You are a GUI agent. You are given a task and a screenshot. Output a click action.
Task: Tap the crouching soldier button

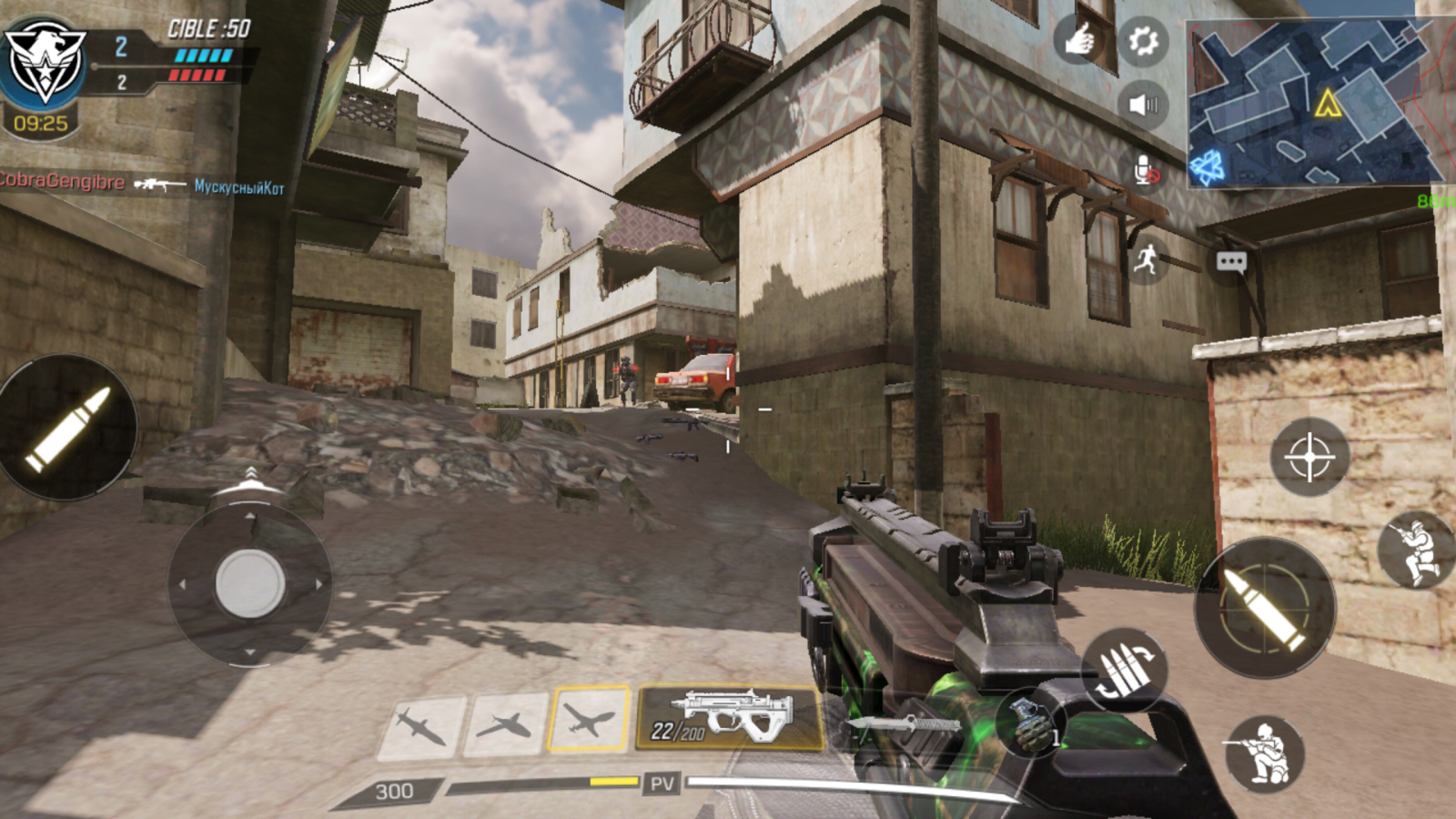pyautogui.click(x=1265, y=753)
